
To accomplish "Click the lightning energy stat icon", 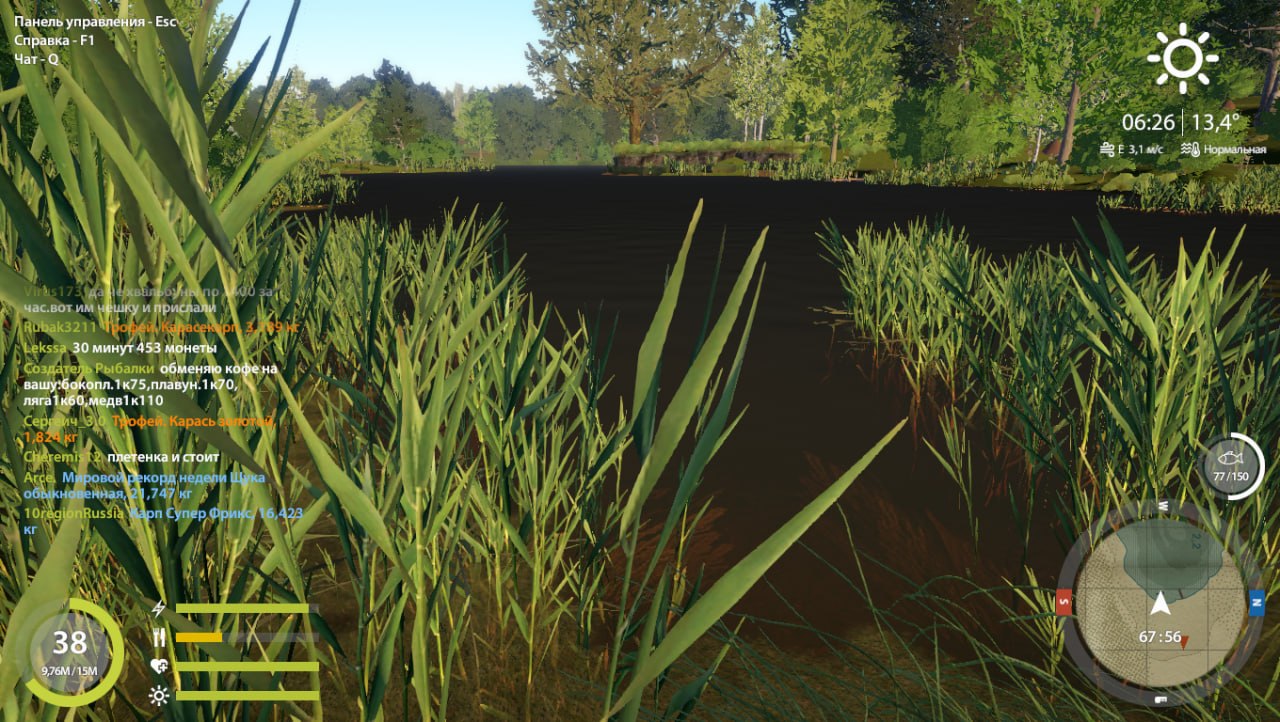I will click(x=157, y=607).
